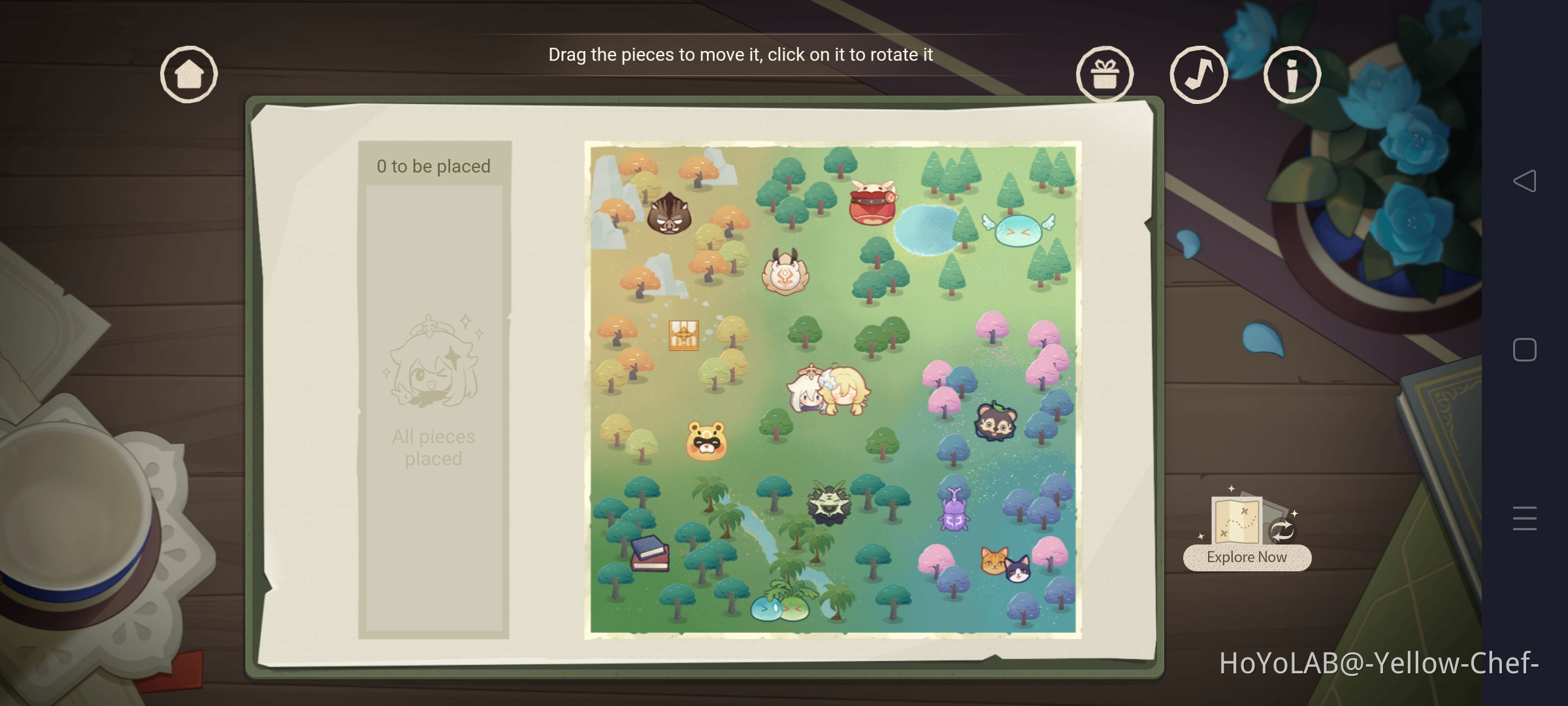Open the info instructions icon
1568x706 pixels.
pyautogui.click(x=1292, y=74)
